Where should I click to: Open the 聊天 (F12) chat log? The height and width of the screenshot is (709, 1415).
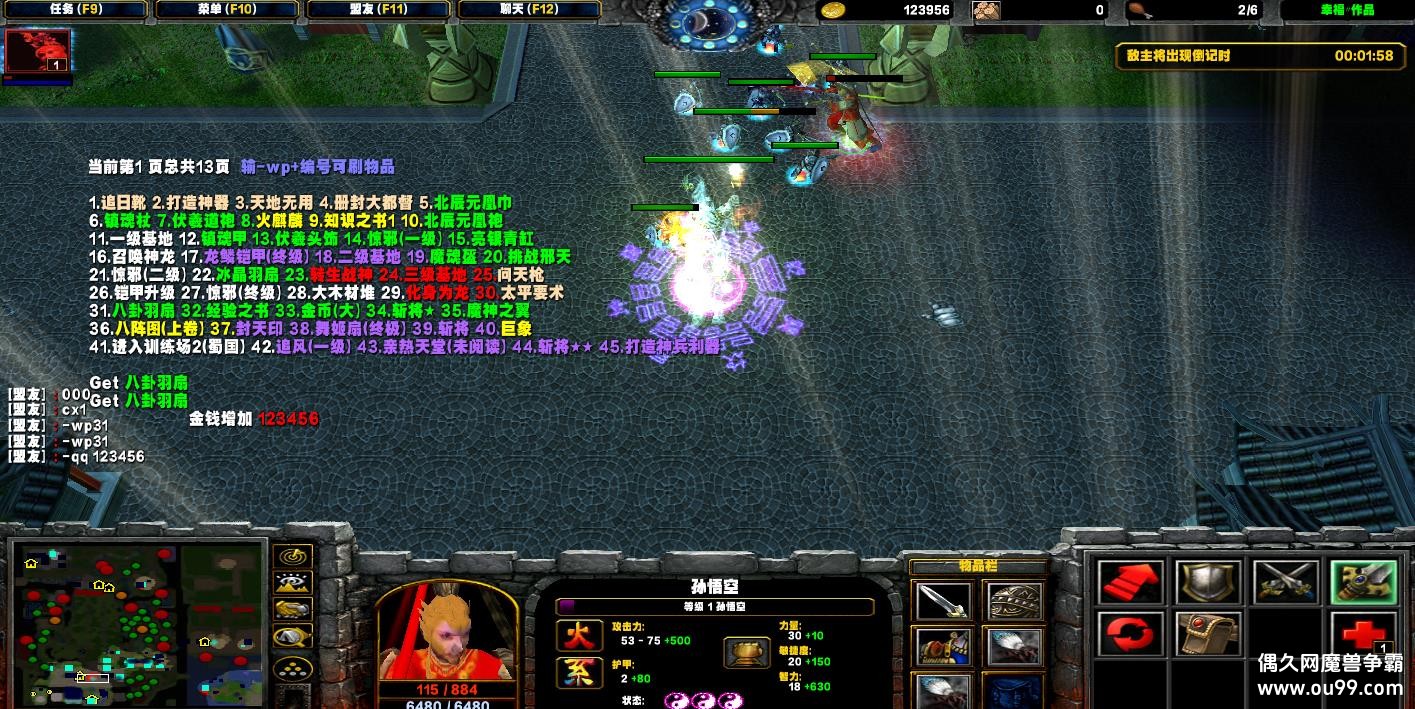coord(530,10)
